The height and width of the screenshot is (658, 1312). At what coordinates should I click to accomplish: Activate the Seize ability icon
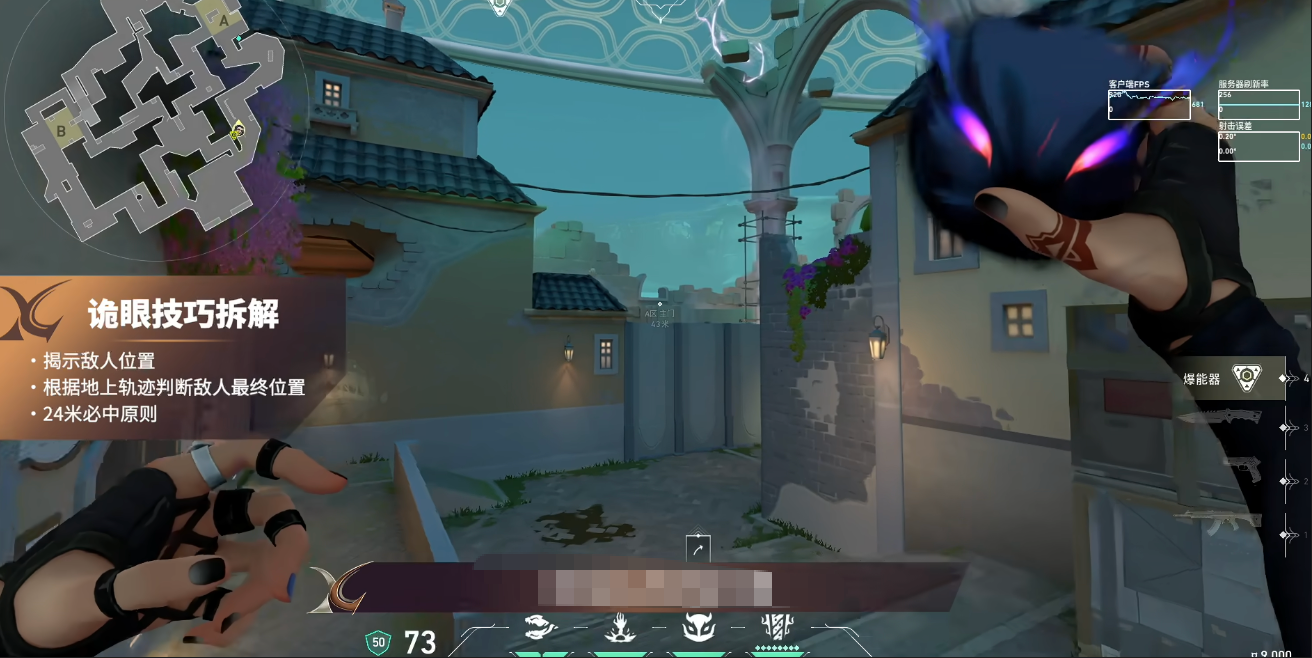click(618, 627)
